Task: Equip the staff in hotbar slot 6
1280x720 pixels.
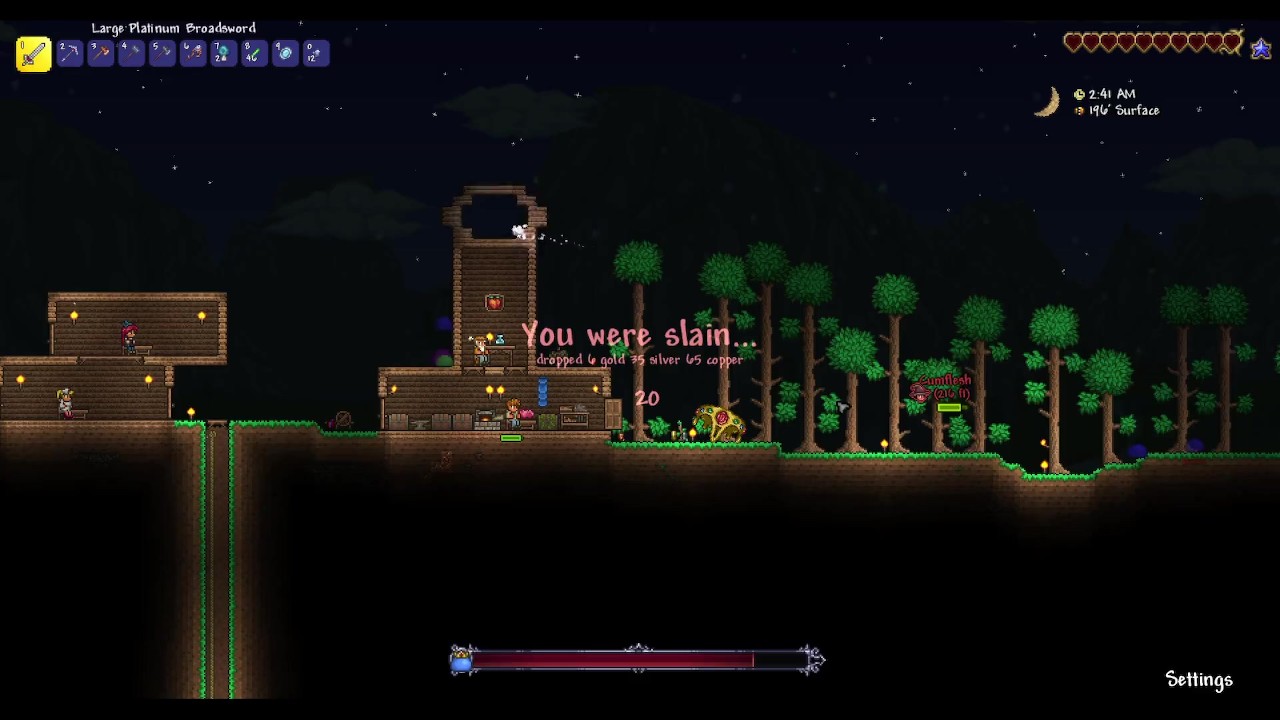Action: coord(193,53)
